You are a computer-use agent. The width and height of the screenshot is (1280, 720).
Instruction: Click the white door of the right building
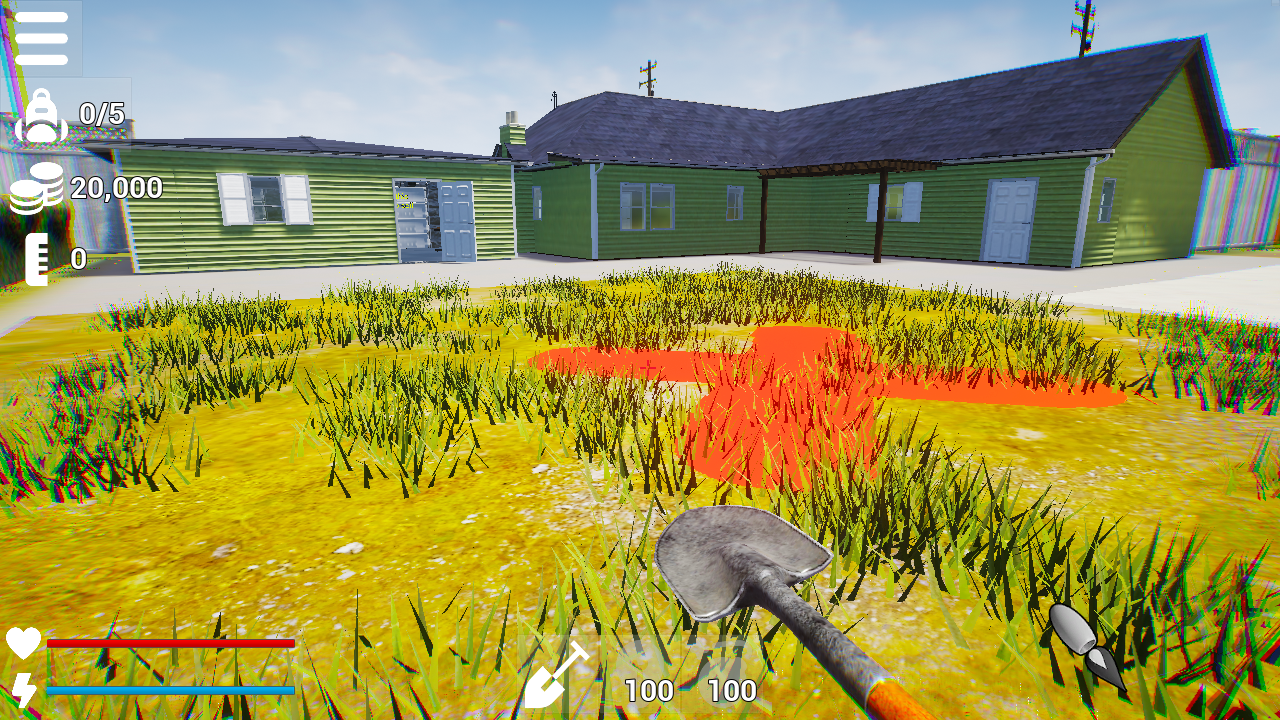coord(1012,218)
